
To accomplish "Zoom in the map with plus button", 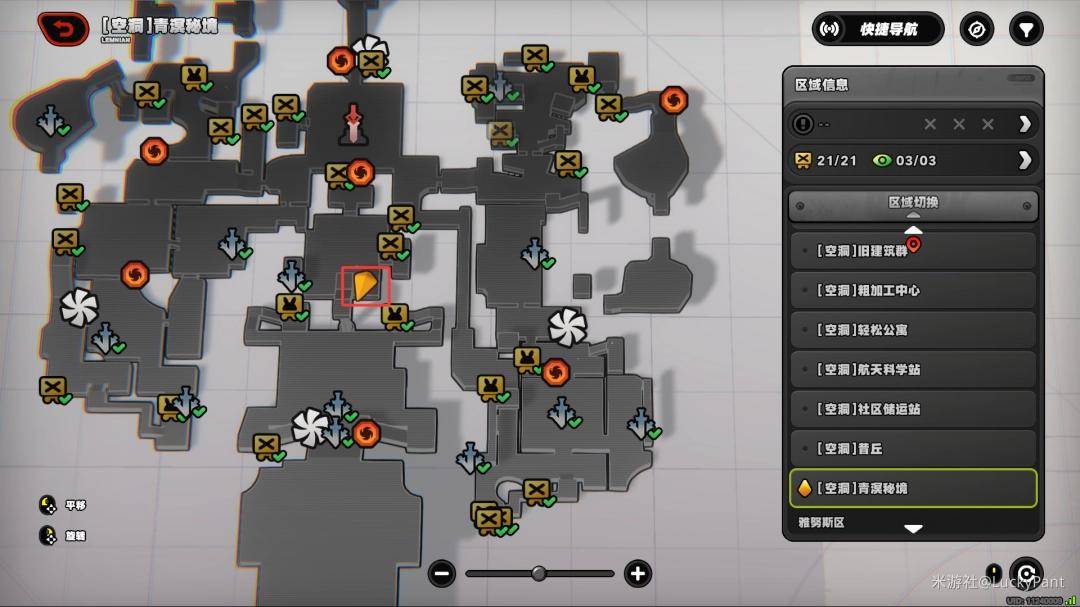I will tap(637, 573).
